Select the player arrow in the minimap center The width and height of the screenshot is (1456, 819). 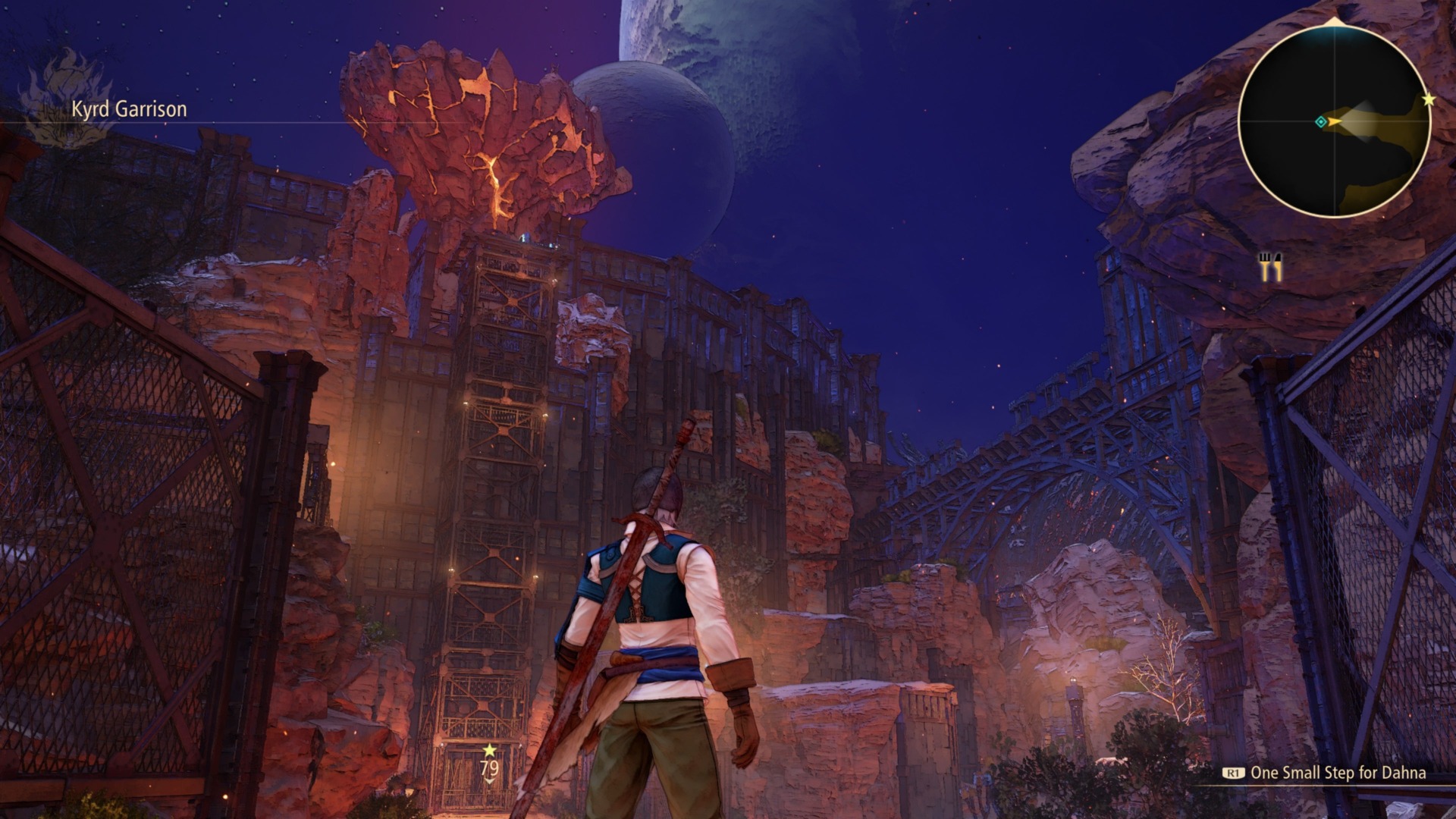tap(1335, 121)
